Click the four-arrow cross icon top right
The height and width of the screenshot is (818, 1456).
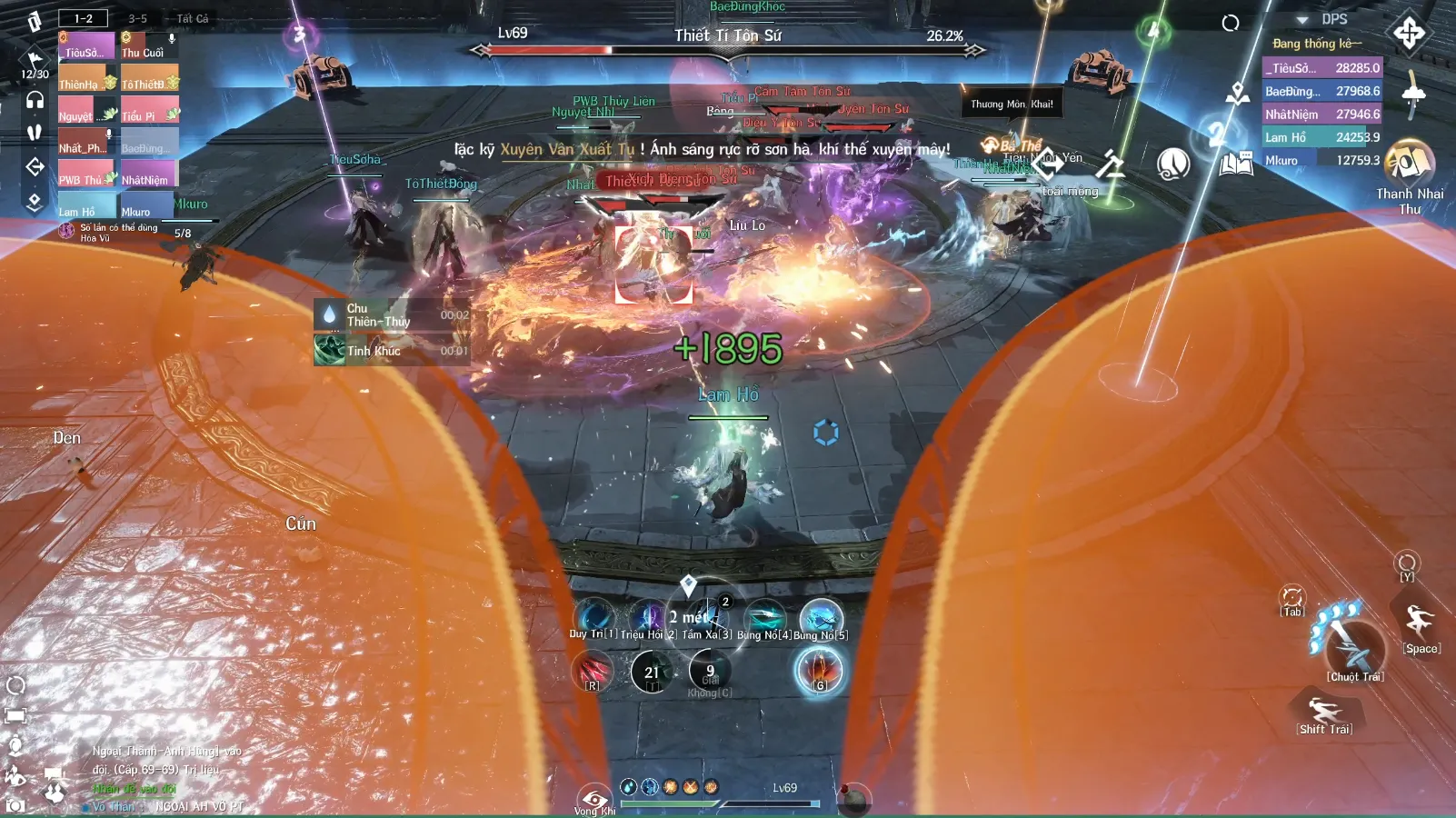click(1409, 34)
